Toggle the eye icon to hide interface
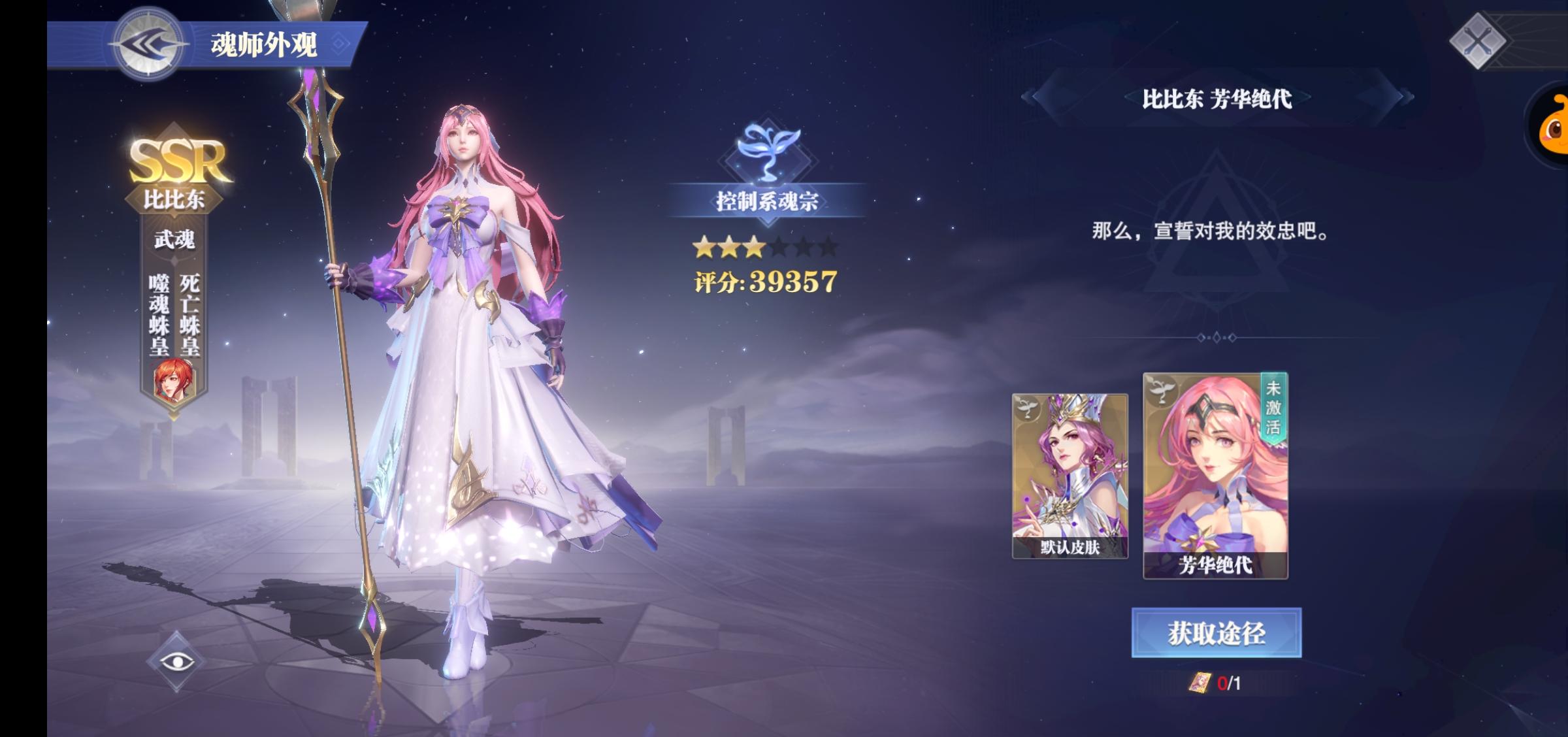Viewport: 1568px width, 737px height. click(176, 661)
